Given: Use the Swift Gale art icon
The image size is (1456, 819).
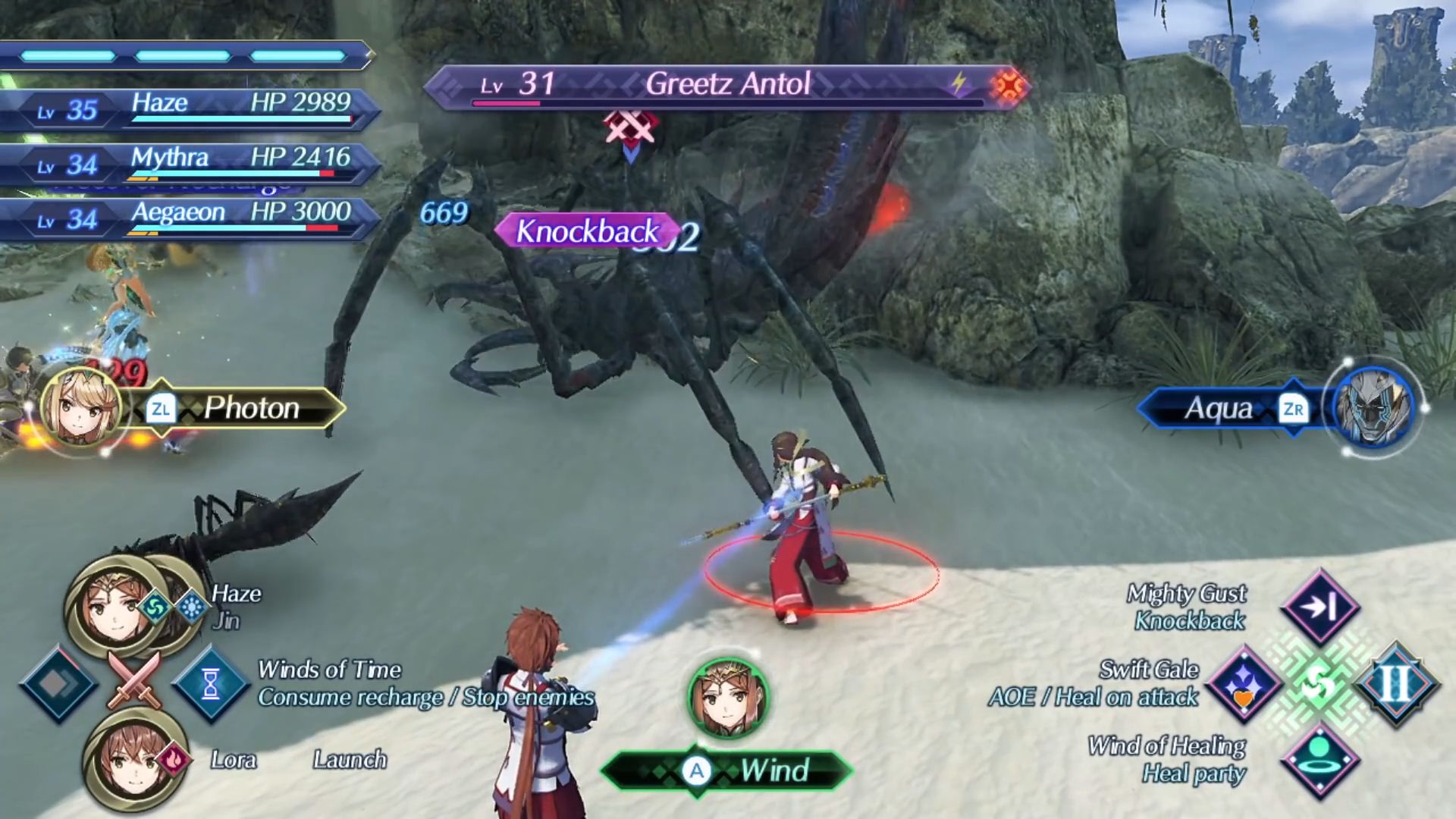Looking at the screenshot, I should pyautogui.click(x=1244, y=684).
